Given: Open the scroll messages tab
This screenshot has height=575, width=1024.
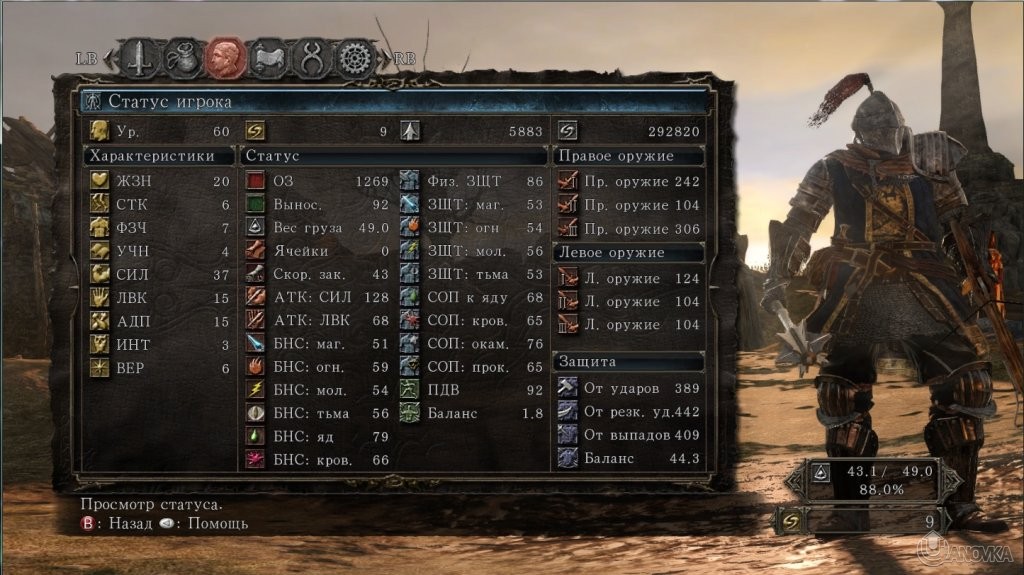Looking at the screenshot, I should pos(269,57).
